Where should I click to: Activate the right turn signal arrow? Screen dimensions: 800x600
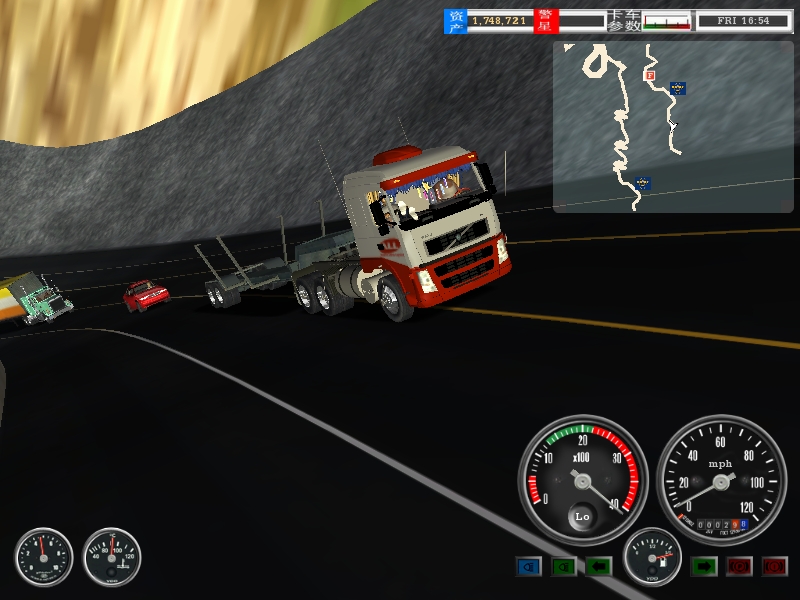point(704,567)
